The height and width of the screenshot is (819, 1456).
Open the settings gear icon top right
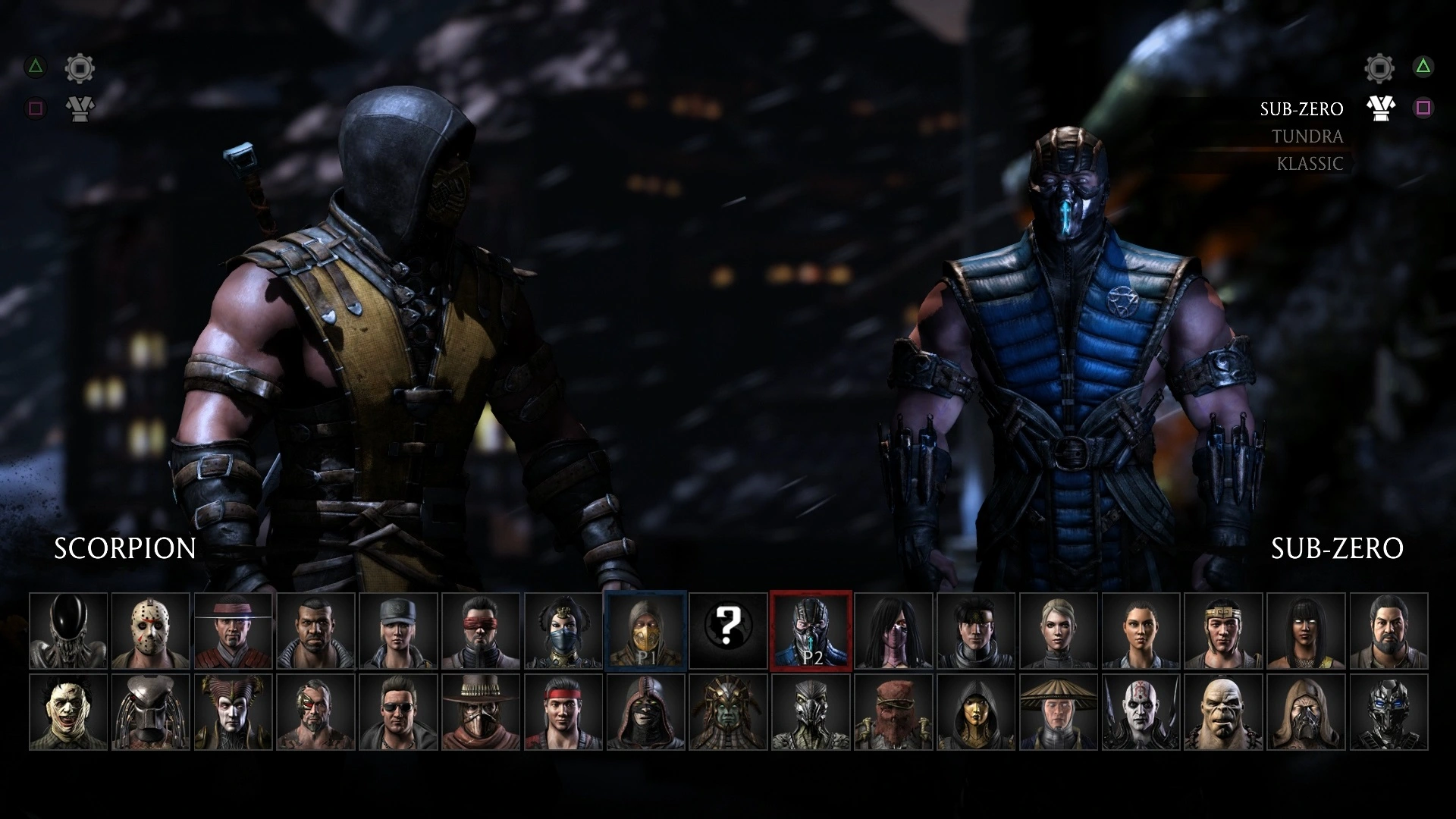1379,68
